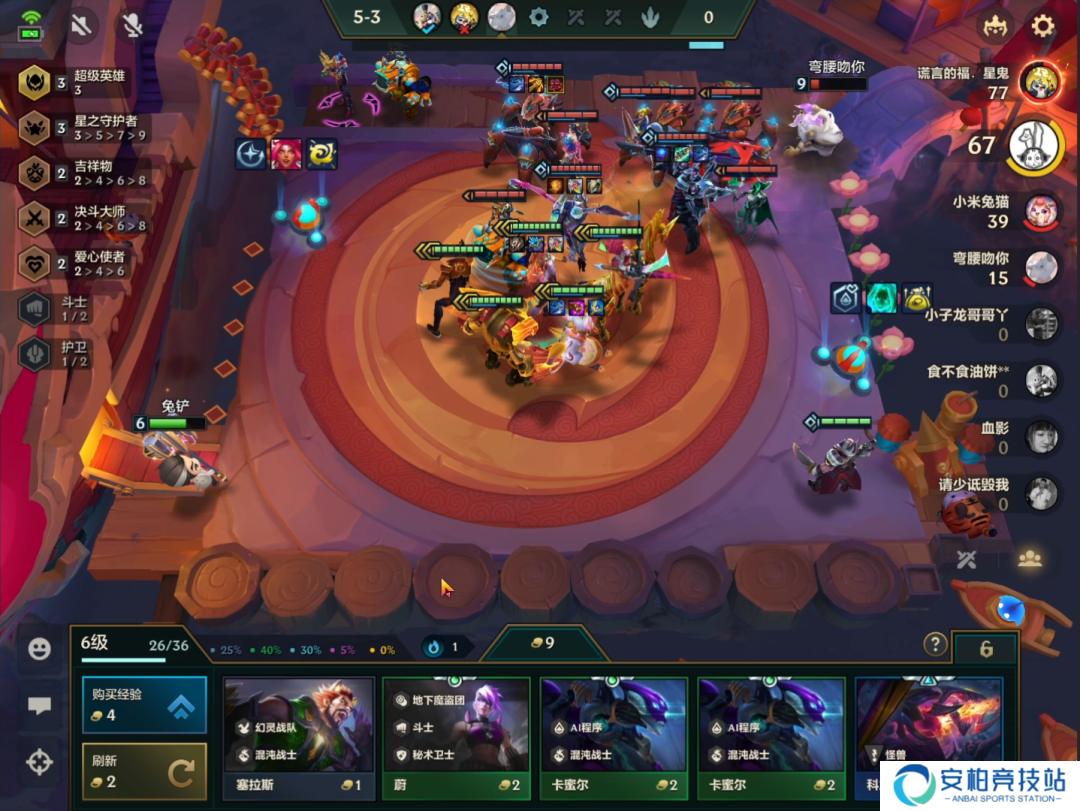The width and height of the screenshot is (1080, 811).
Task: Open the emoji smiley panel
Action: [x=39, y=649]
